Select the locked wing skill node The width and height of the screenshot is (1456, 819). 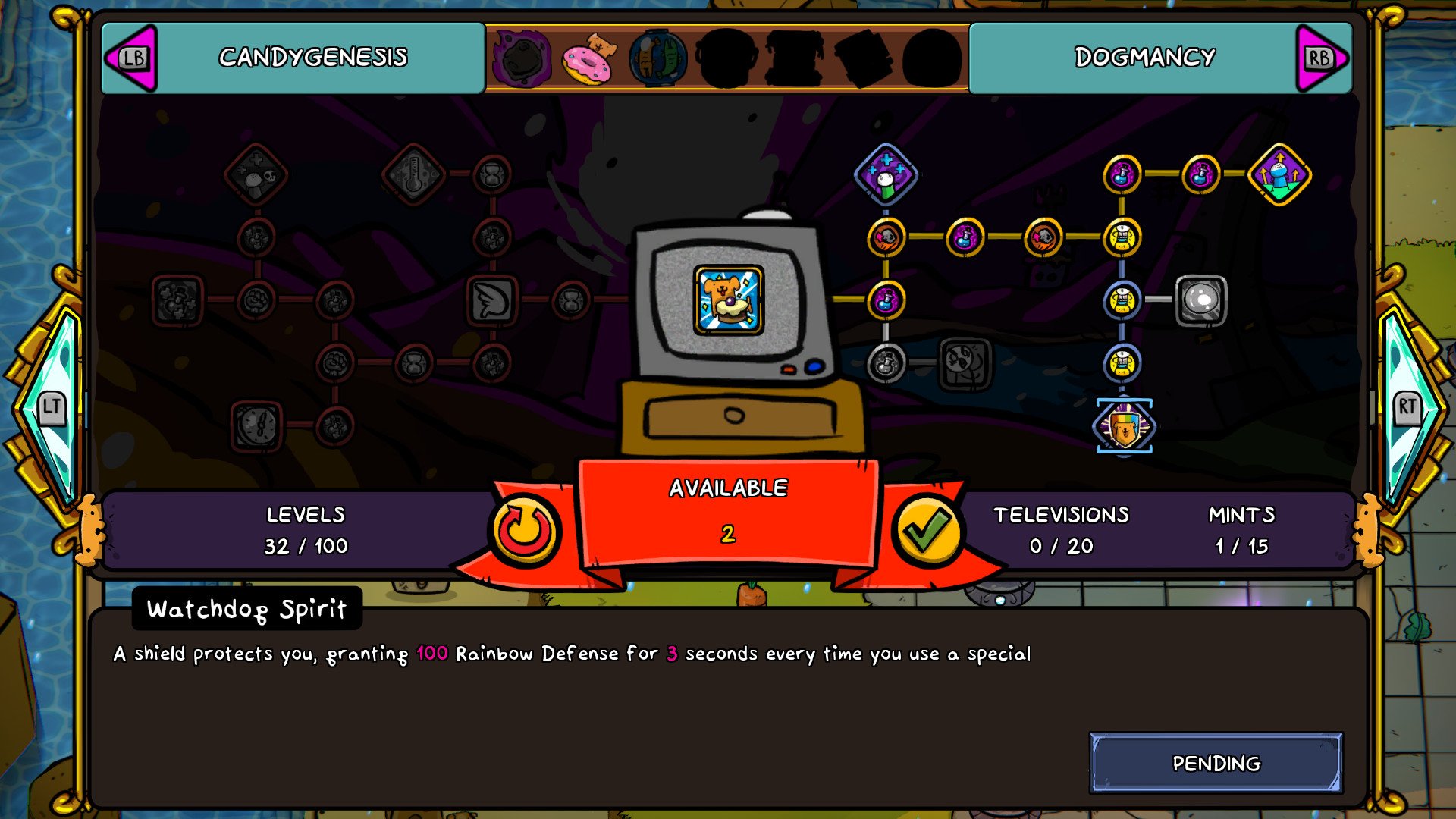(492, 300)
